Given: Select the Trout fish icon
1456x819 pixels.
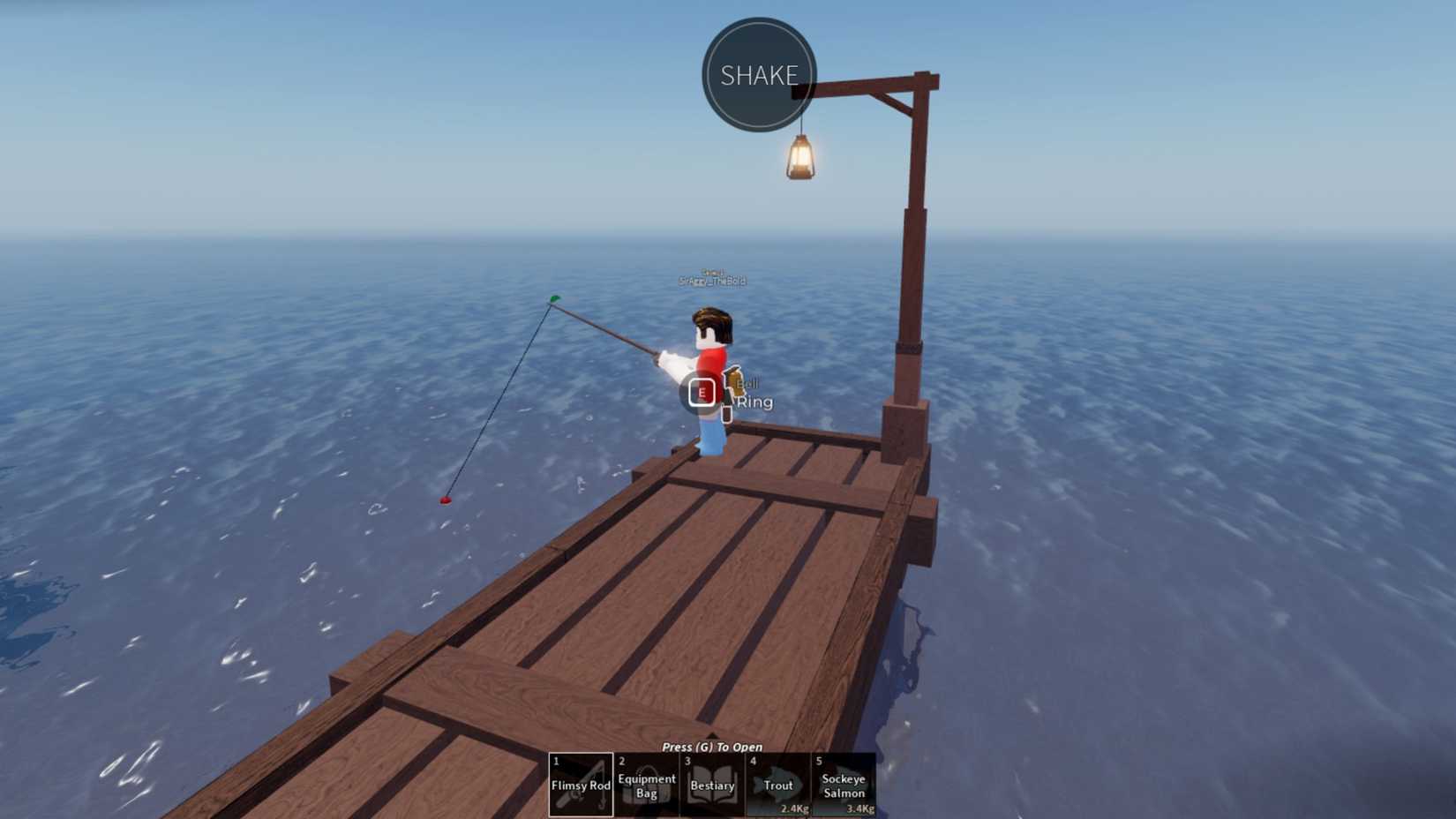Looking at the screenshot, I should [x=778, y=785].
